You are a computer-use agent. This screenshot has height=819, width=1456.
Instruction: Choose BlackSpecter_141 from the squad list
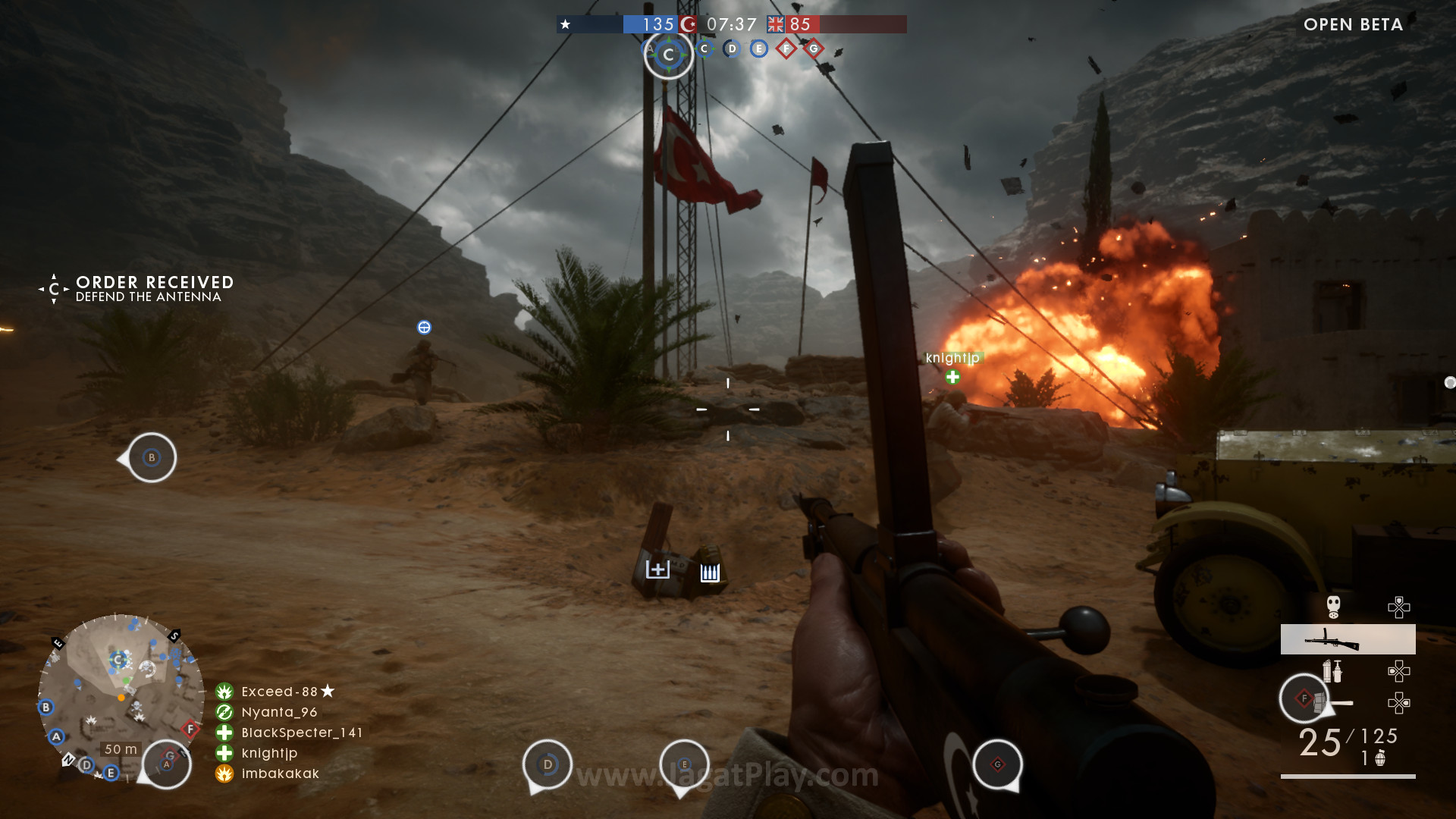pos(300,733)
